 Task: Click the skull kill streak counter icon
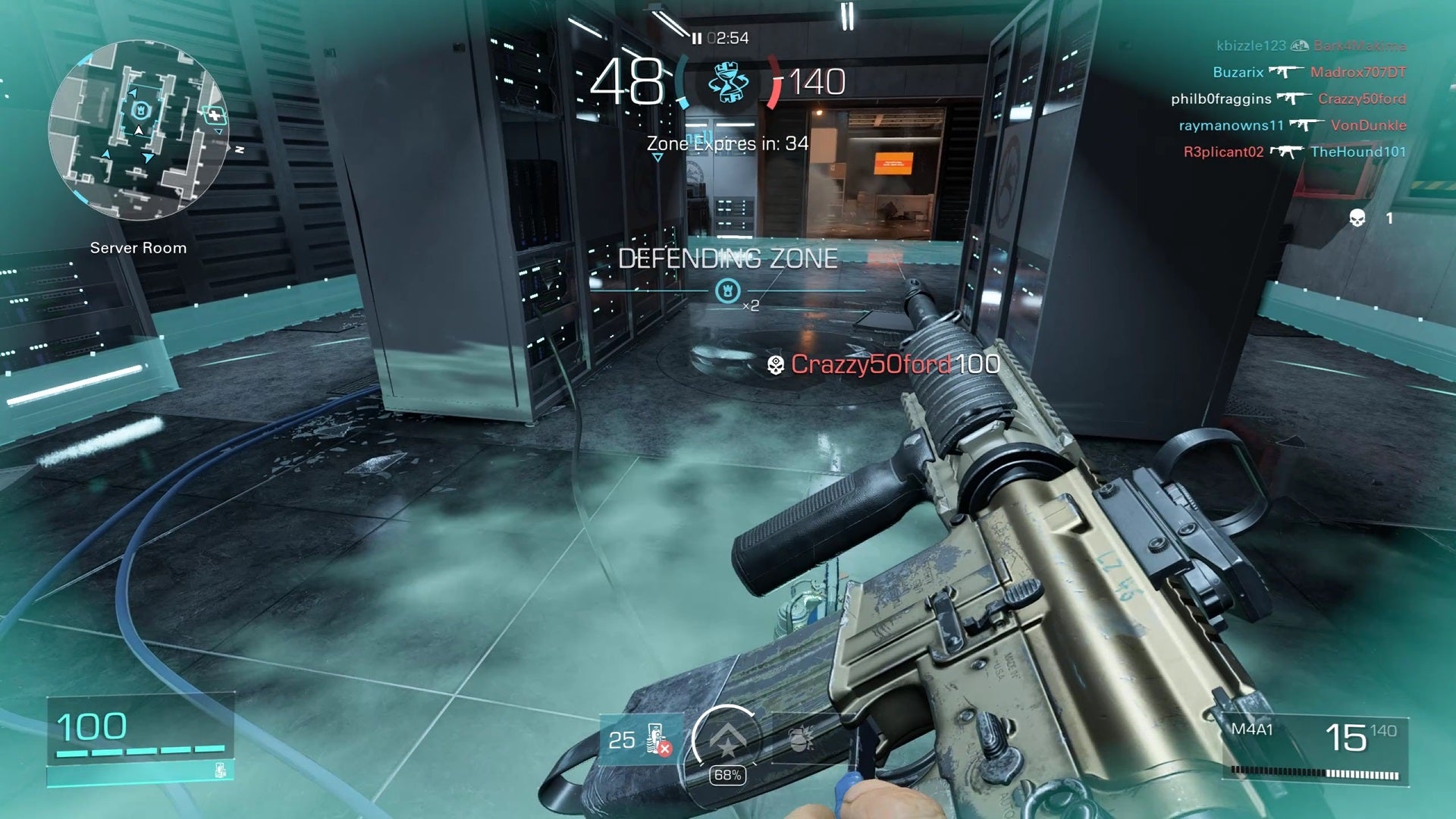(1357, 218)
